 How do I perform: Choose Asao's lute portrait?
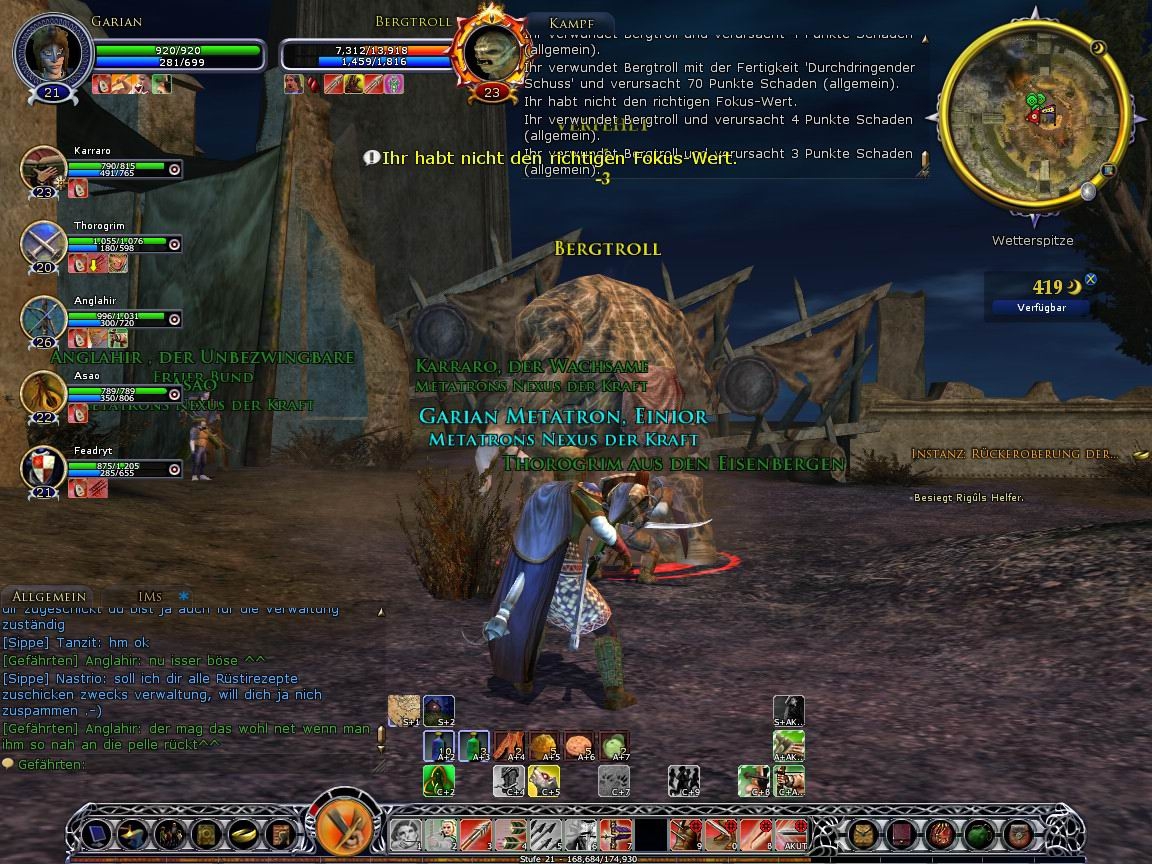click(x=44, y=394)
